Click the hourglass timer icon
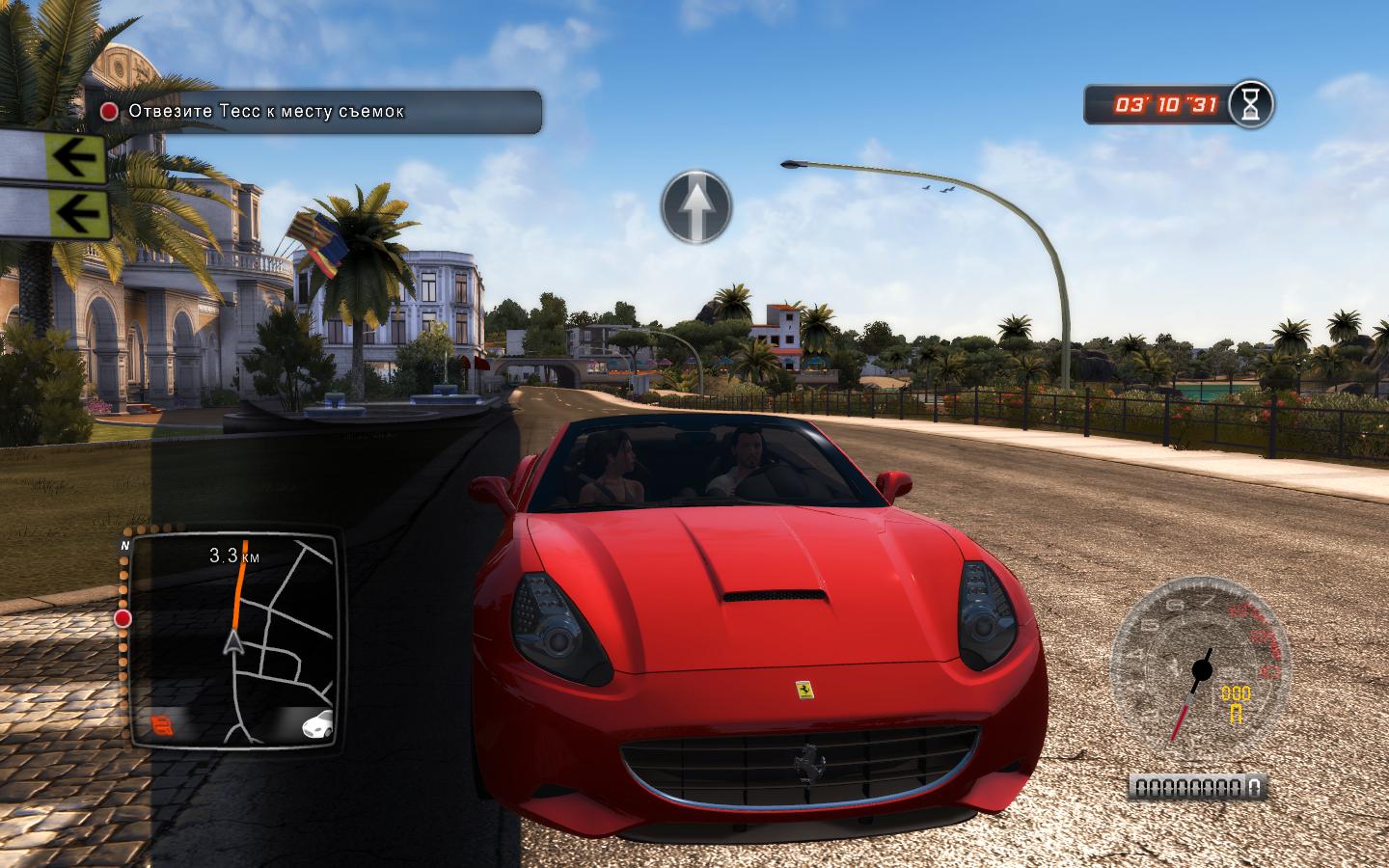The height and width of the screenshot is (868, 1389). tap(1251, 104)
